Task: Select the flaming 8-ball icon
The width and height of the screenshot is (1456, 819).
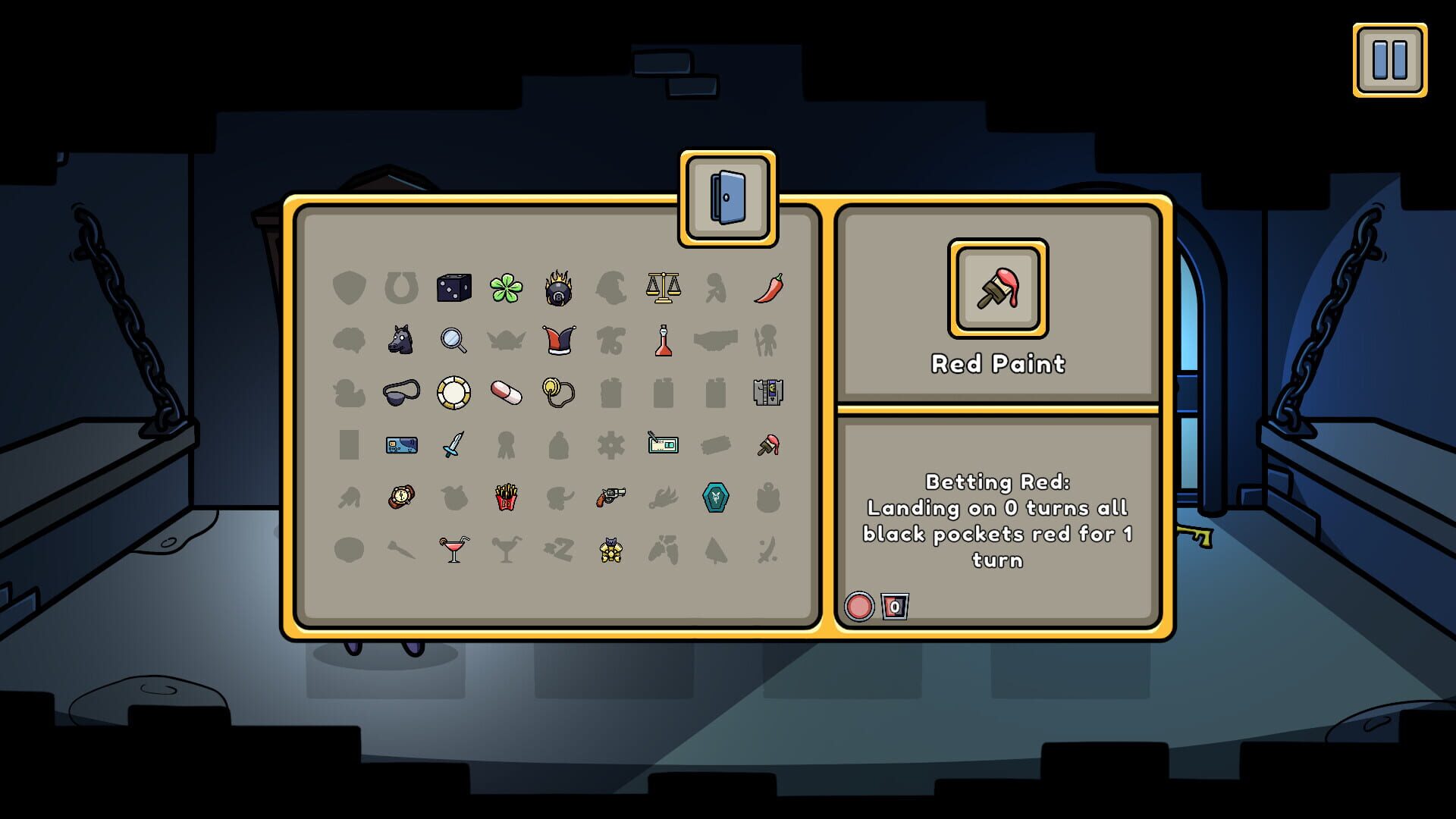Action: 559,288
